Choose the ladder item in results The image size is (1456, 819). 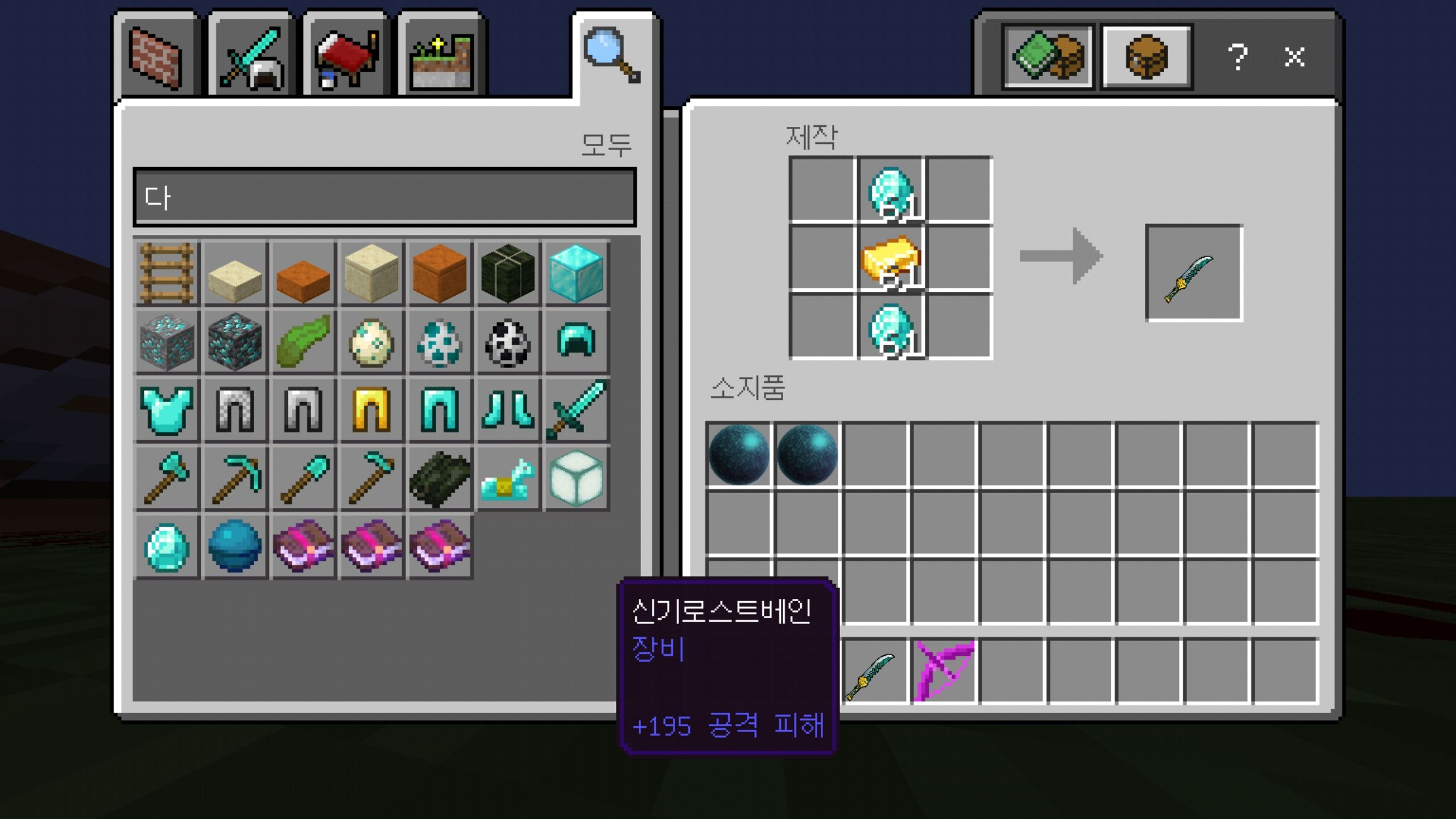point(167,273)
